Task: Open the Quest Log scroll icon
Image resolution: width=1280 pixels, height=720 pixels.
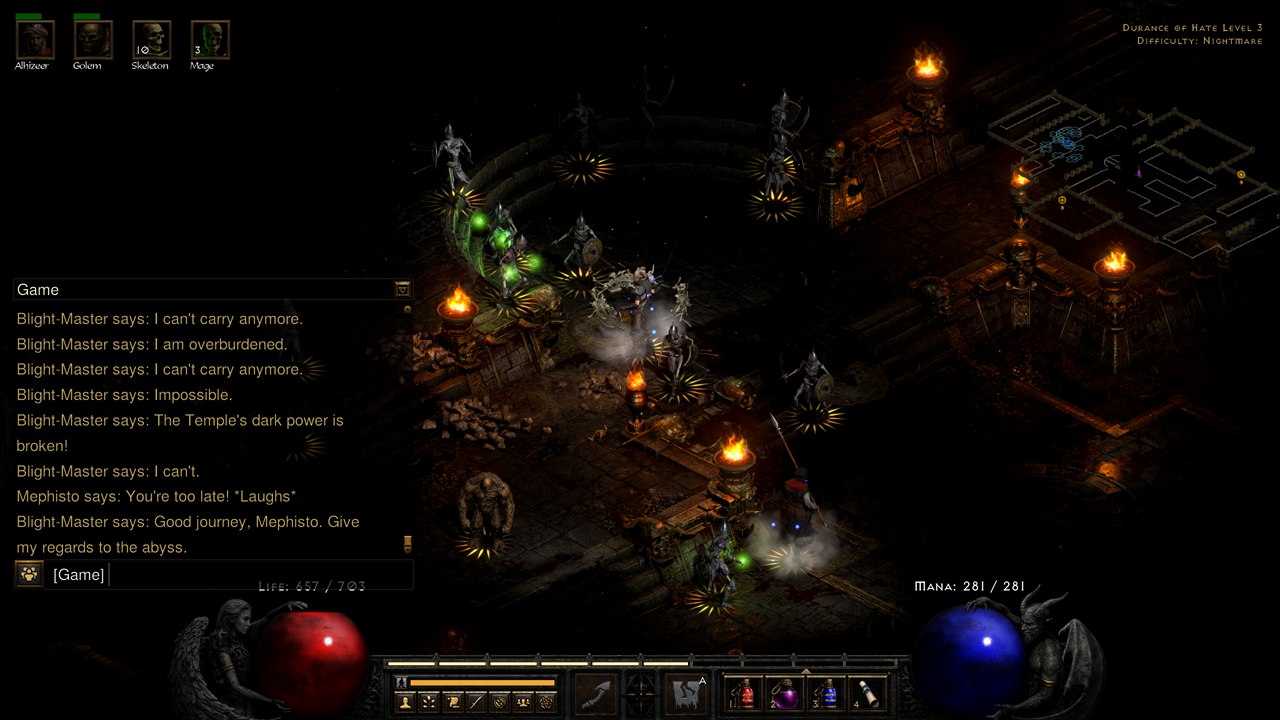Action: click(x=454, y=700)
